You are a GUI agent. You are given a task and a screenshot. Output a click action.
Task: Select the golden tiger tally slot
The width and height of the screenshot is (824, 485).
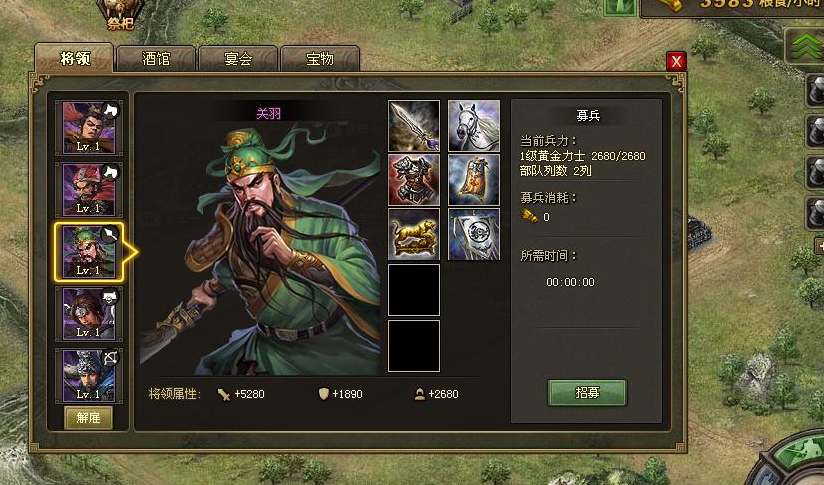pos(414,234)
